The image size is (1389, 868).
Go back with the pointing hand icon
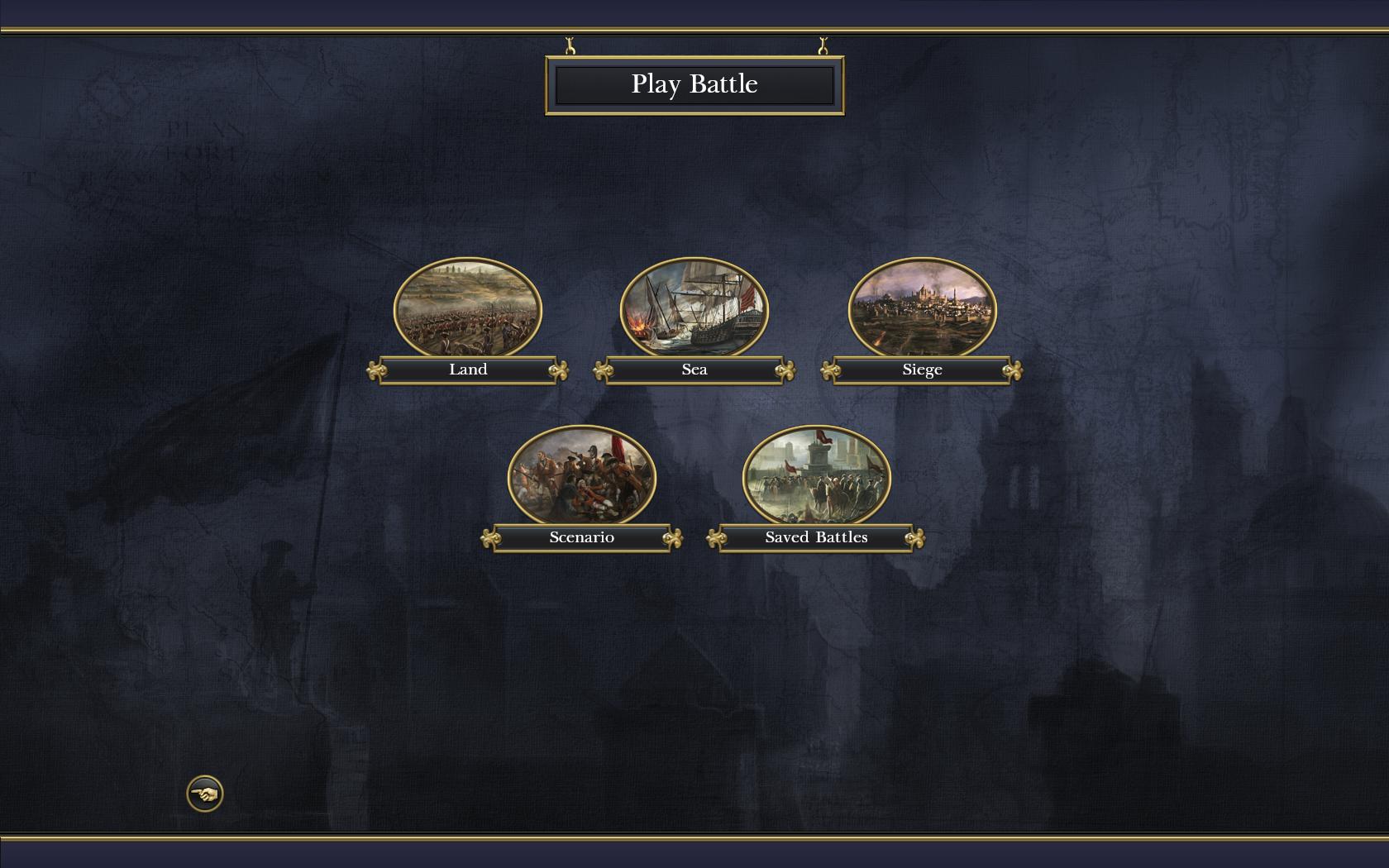[x=205, y=794]
